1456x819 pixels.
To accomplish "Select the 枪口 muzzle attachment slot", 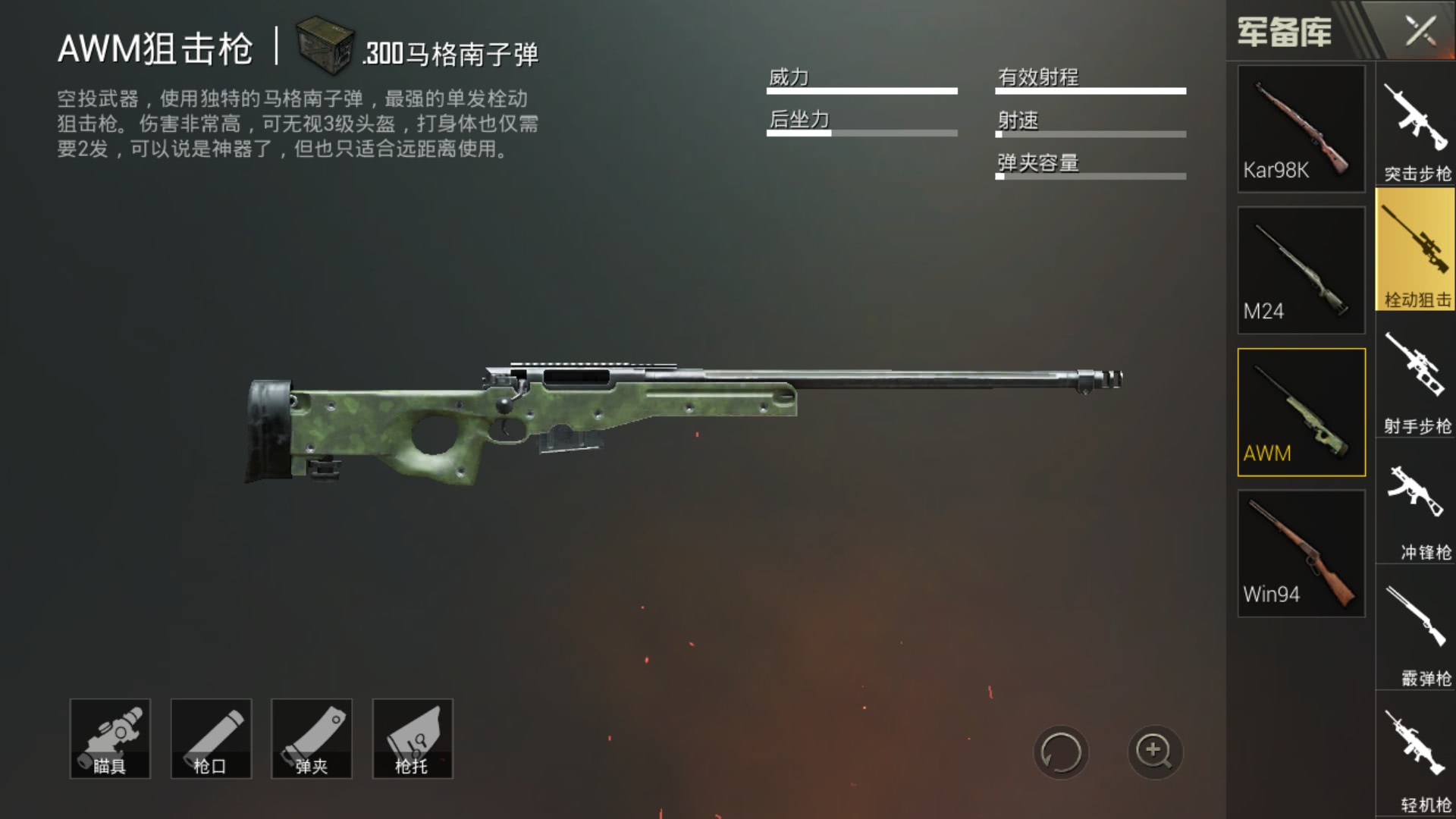I will point(211,739).
